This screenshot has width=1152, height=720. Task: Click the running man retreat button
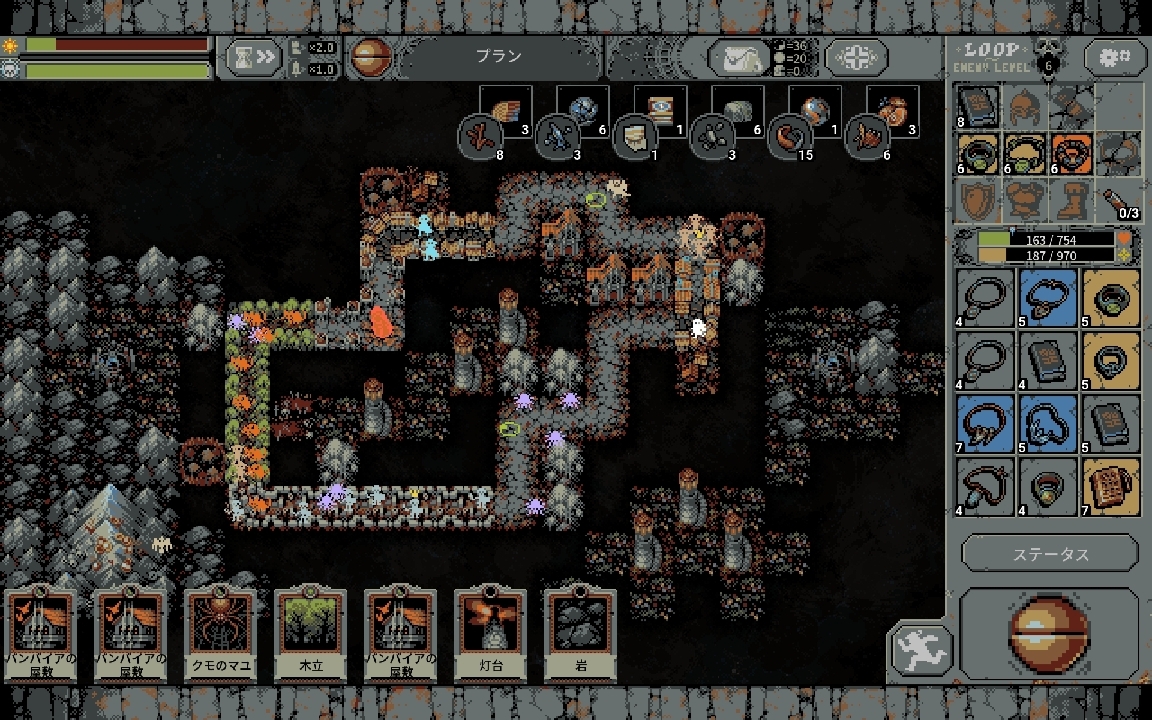(x=920, y=648)
